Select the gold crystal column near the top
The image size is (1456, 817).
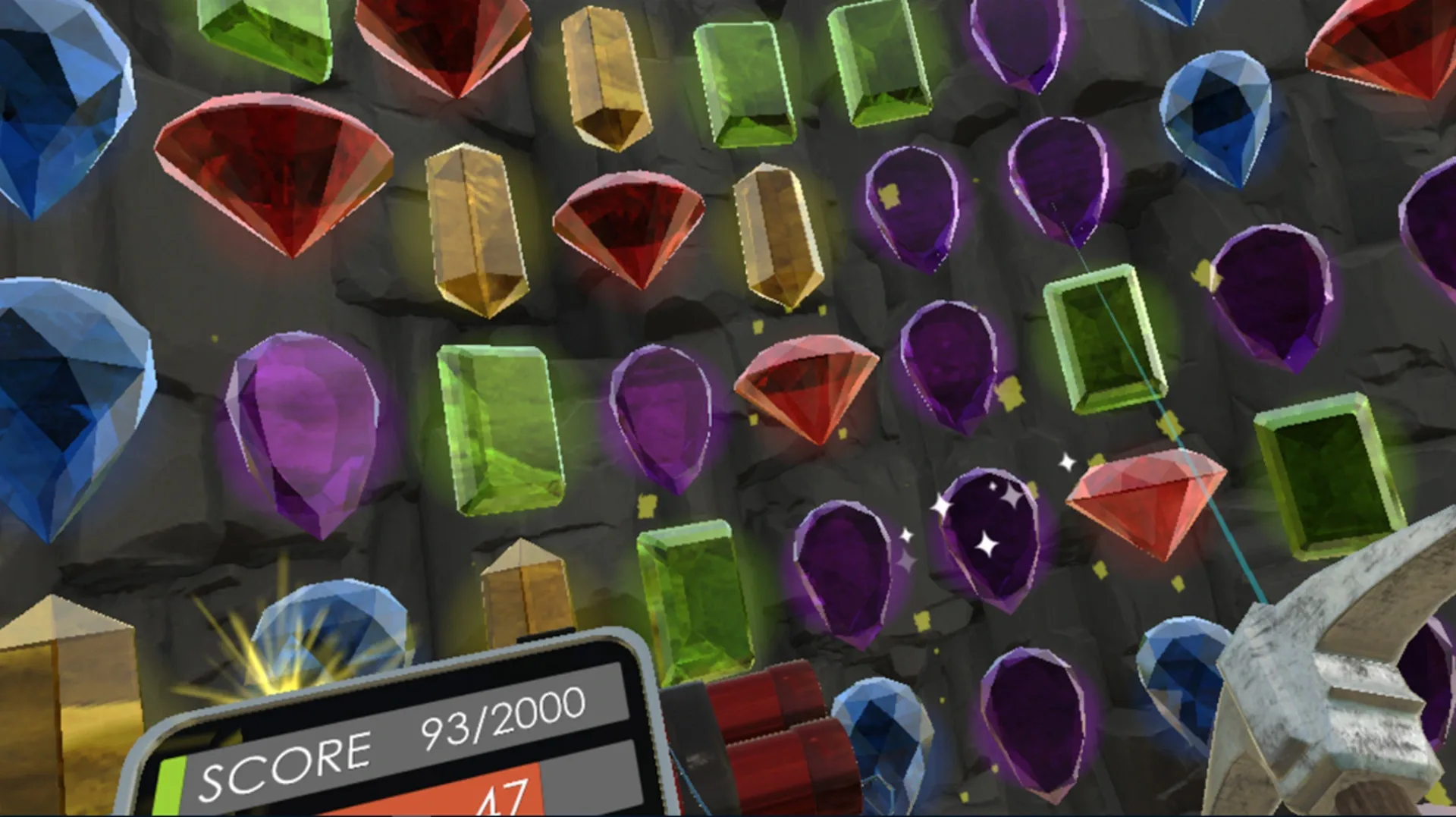click(603, 76)
